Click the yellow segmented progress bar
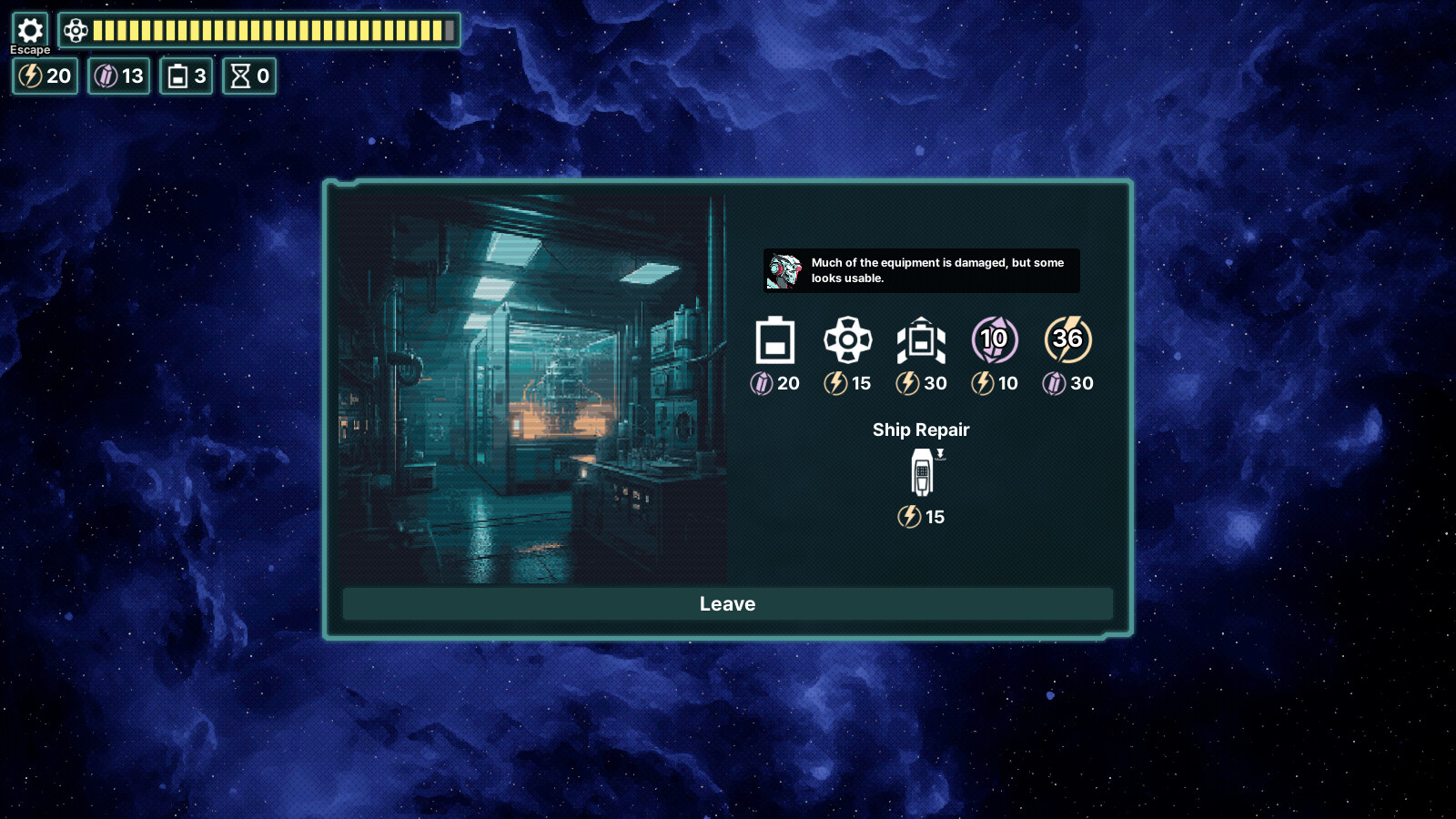The height and width of the screenshot is (819, 1456). (x=273, y=30)
